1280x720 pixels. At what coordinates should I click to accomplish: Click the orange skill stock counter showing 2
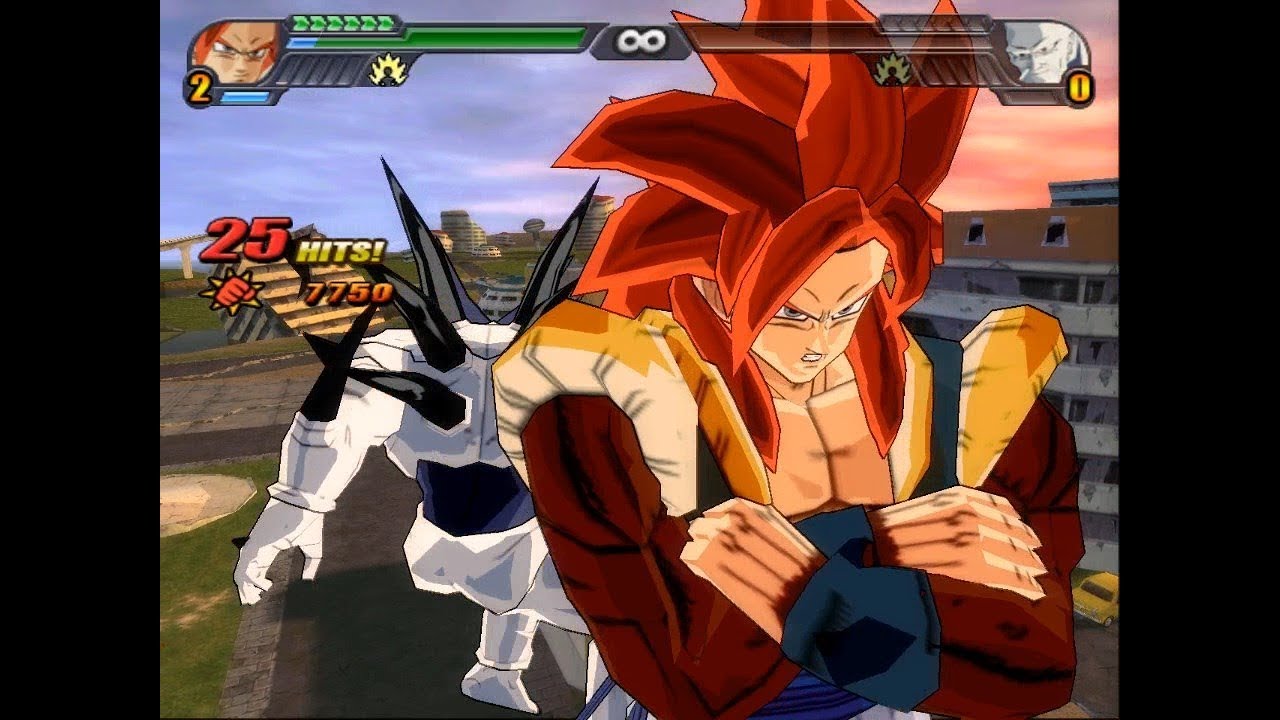201,89
